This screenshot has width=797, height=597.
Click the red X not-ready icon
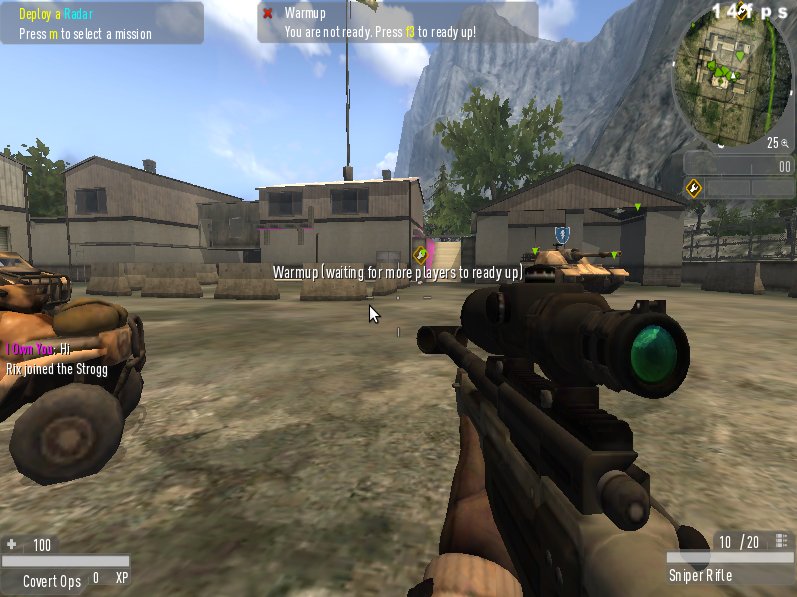(x=267, y=13)
